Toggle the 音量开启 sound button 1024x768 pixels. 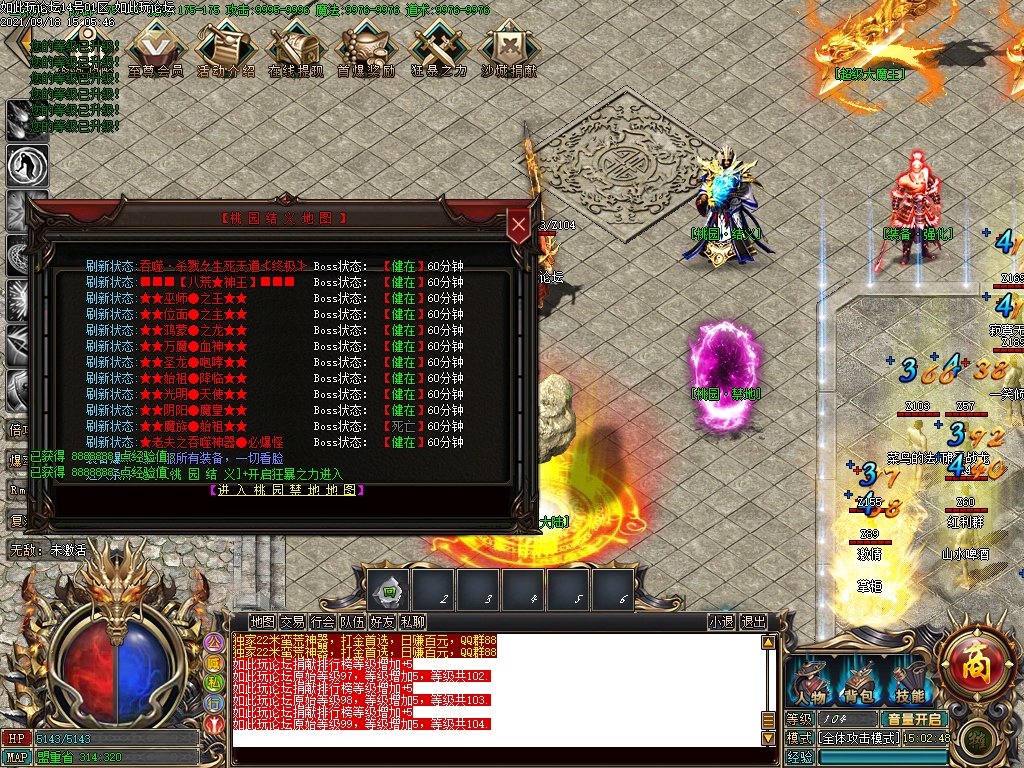[912, 719]
